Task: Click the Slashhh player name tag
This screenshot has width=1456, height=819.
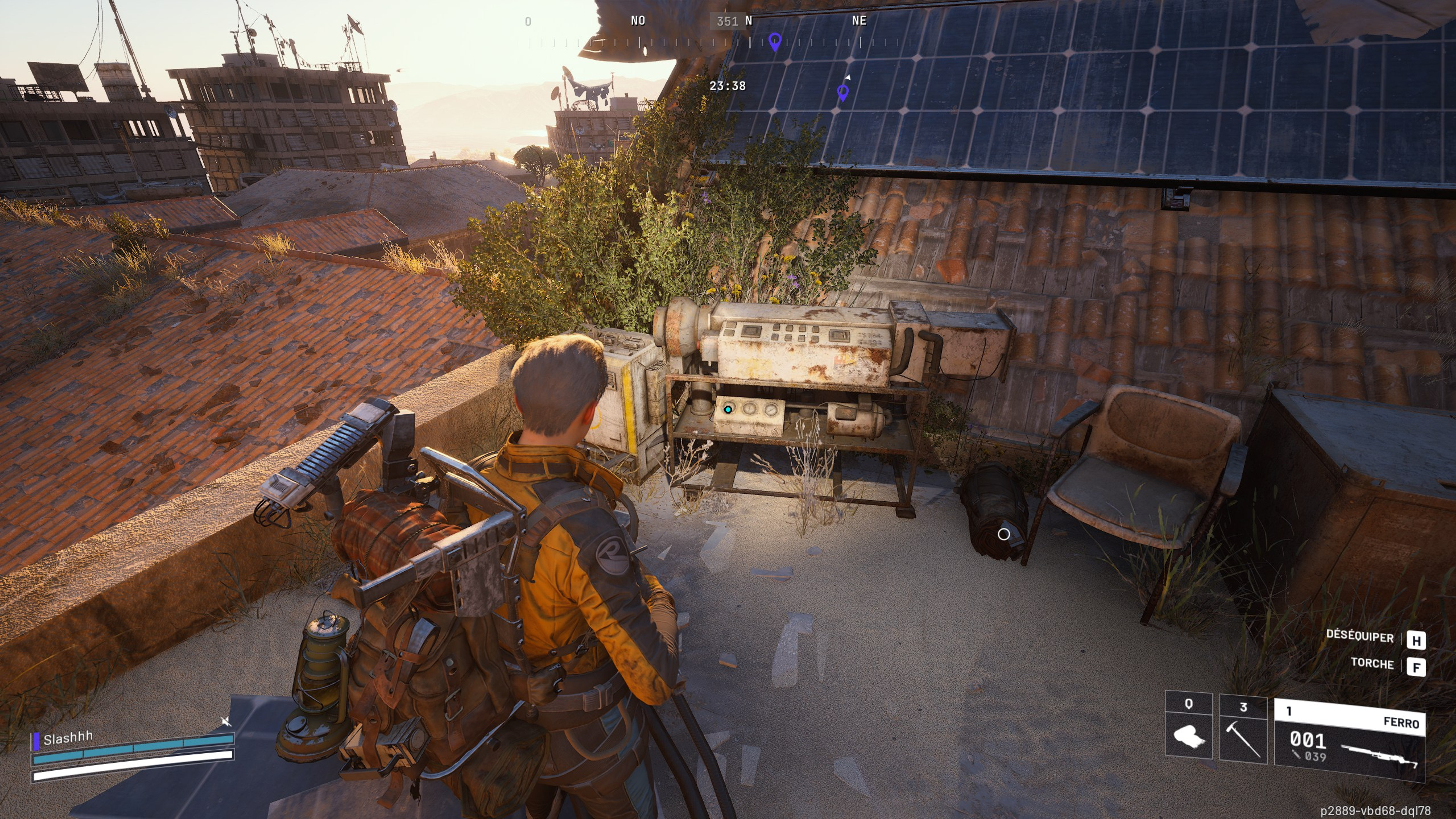Action: [x=68, y=738]
